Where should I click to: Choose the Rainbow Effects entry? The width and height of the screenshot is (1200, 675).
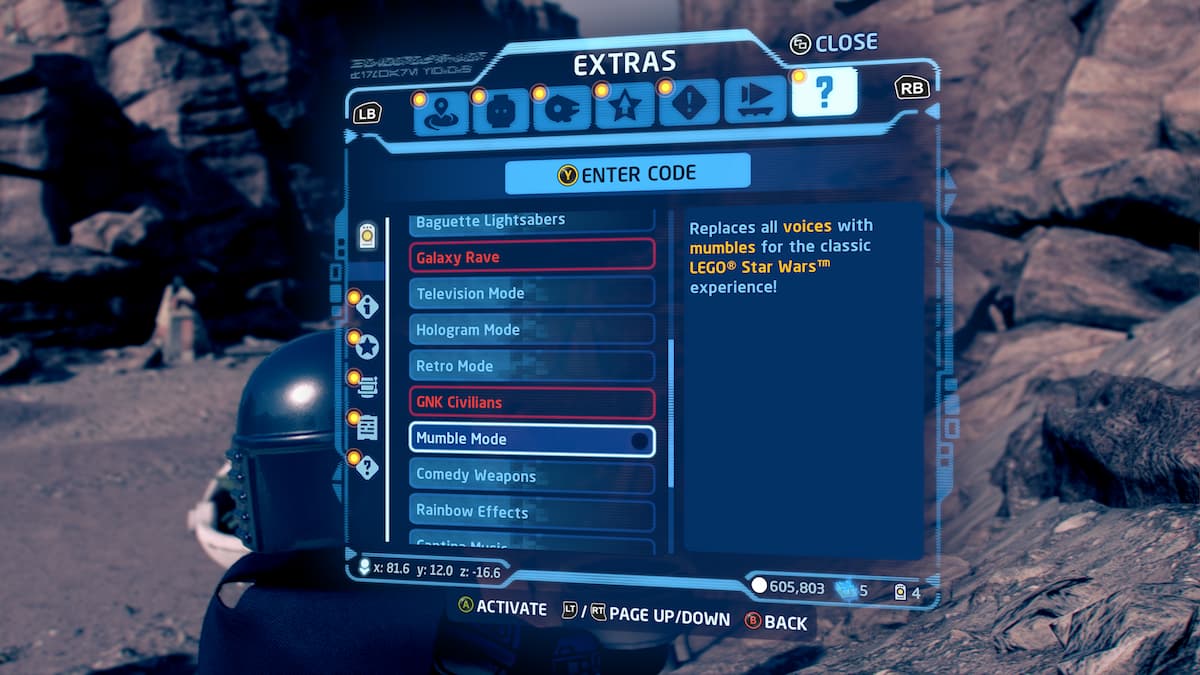tap(531, 511)
